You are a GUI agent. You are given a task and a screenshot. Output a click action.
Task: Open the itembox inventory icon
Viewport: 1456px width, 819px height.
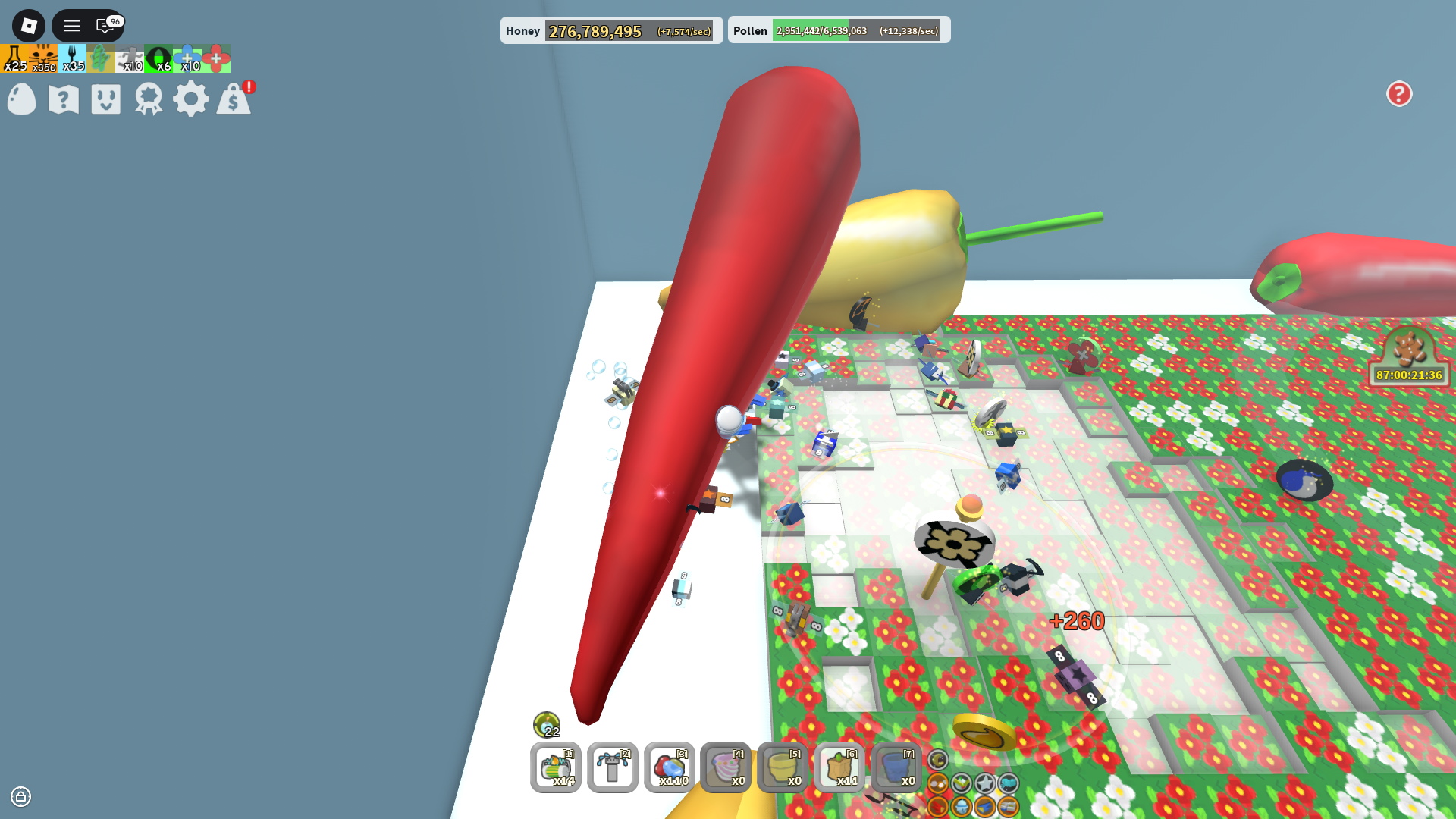(105, 99)
